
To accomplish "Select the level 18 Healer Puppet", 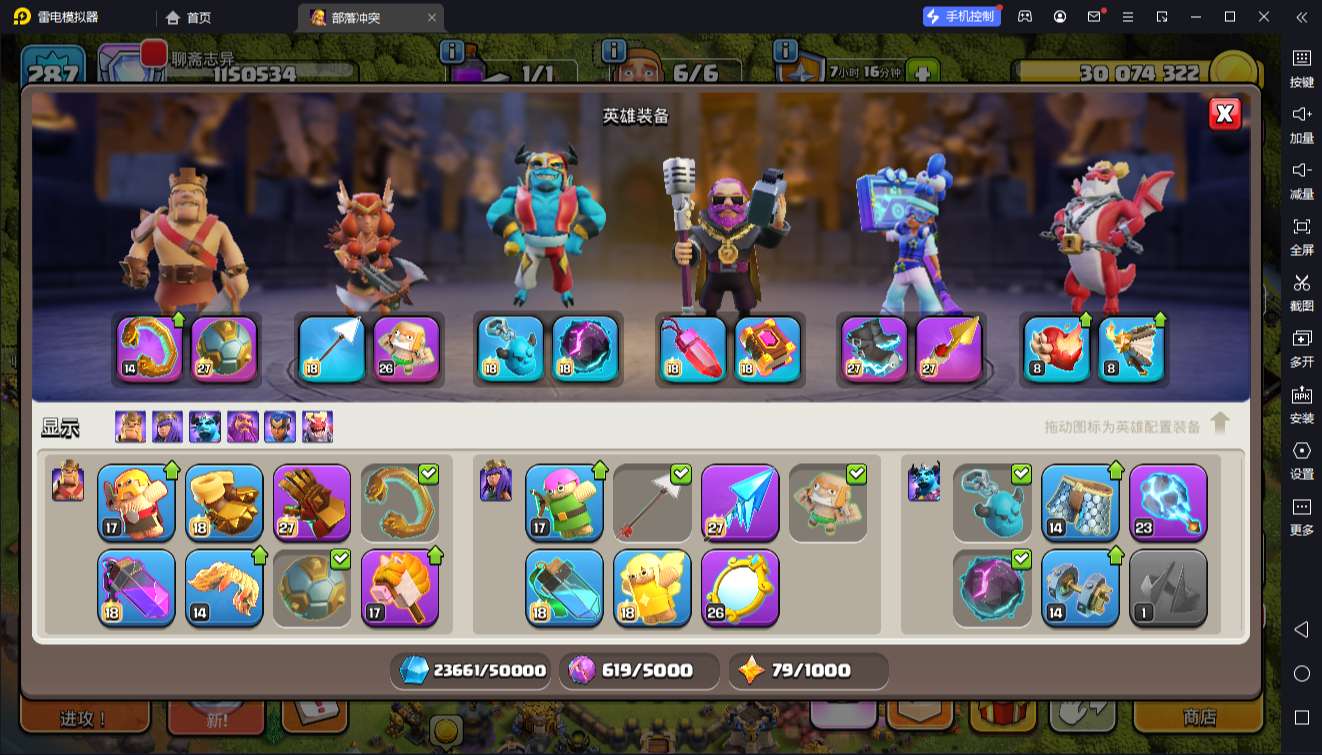I will pos(652,588).
